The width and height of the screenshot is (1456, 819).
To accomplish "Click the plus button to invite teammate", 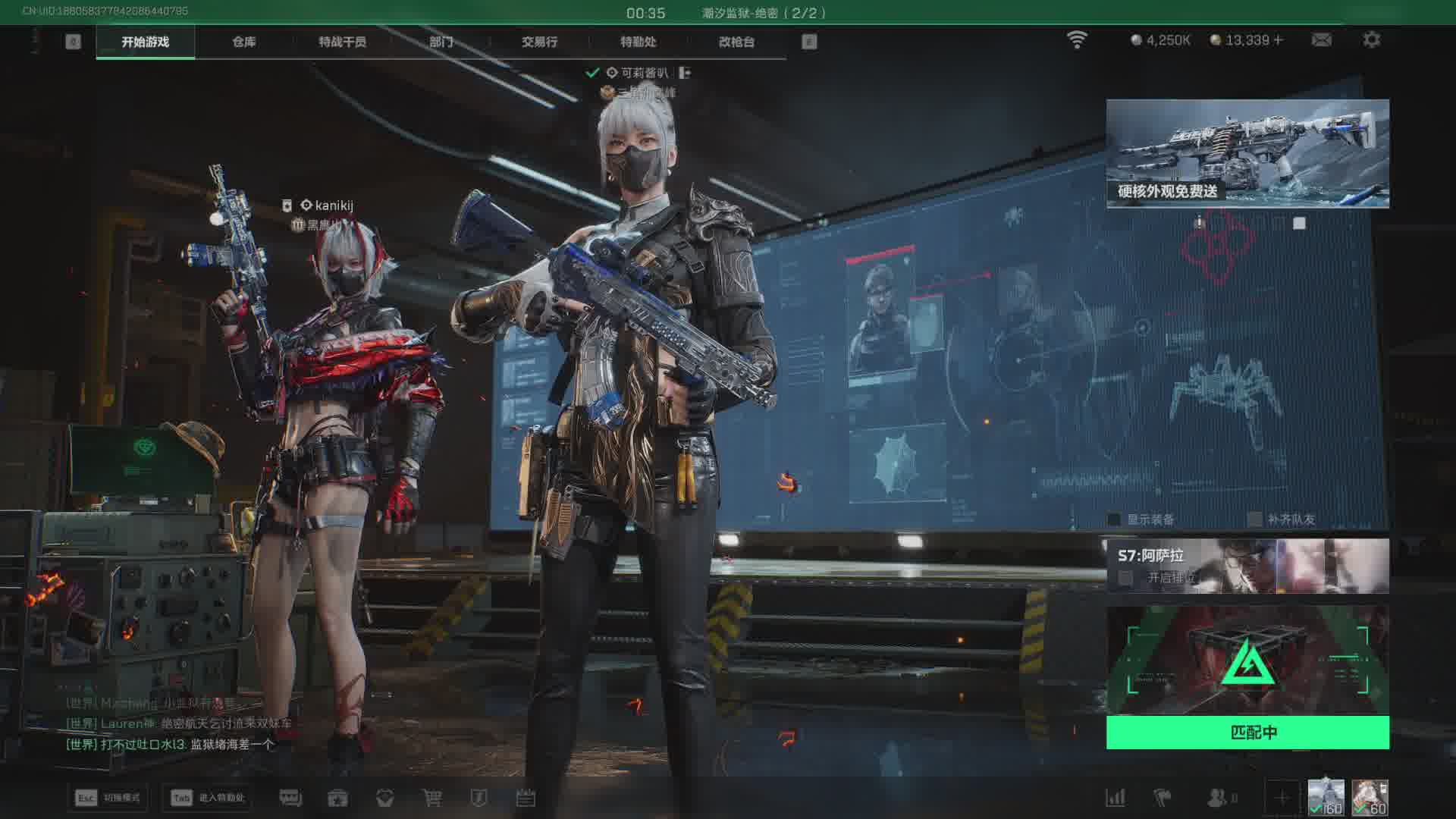I will 1282,798.
